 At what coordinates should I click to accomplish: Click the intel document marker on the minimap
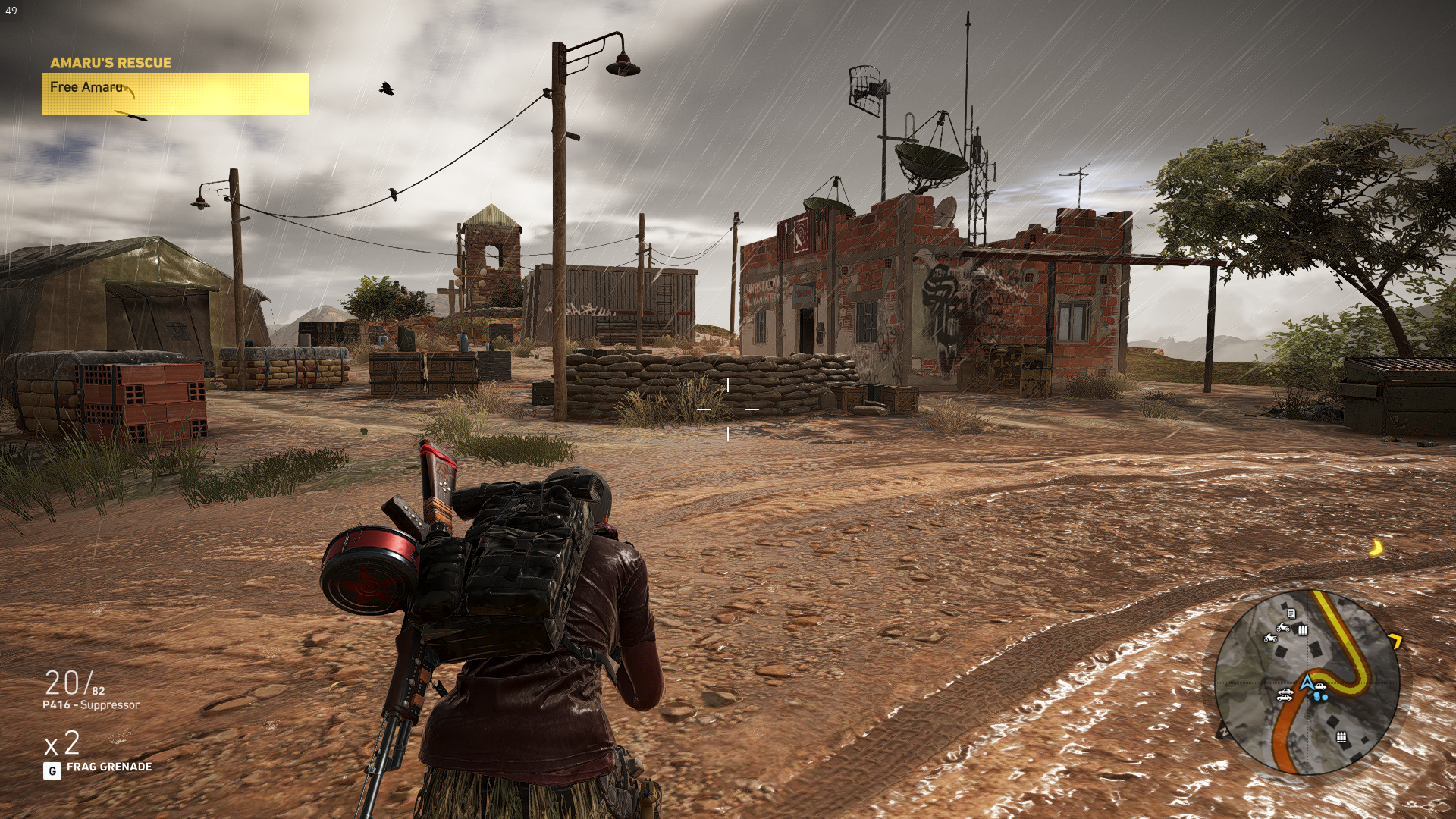coord(1291,613)
